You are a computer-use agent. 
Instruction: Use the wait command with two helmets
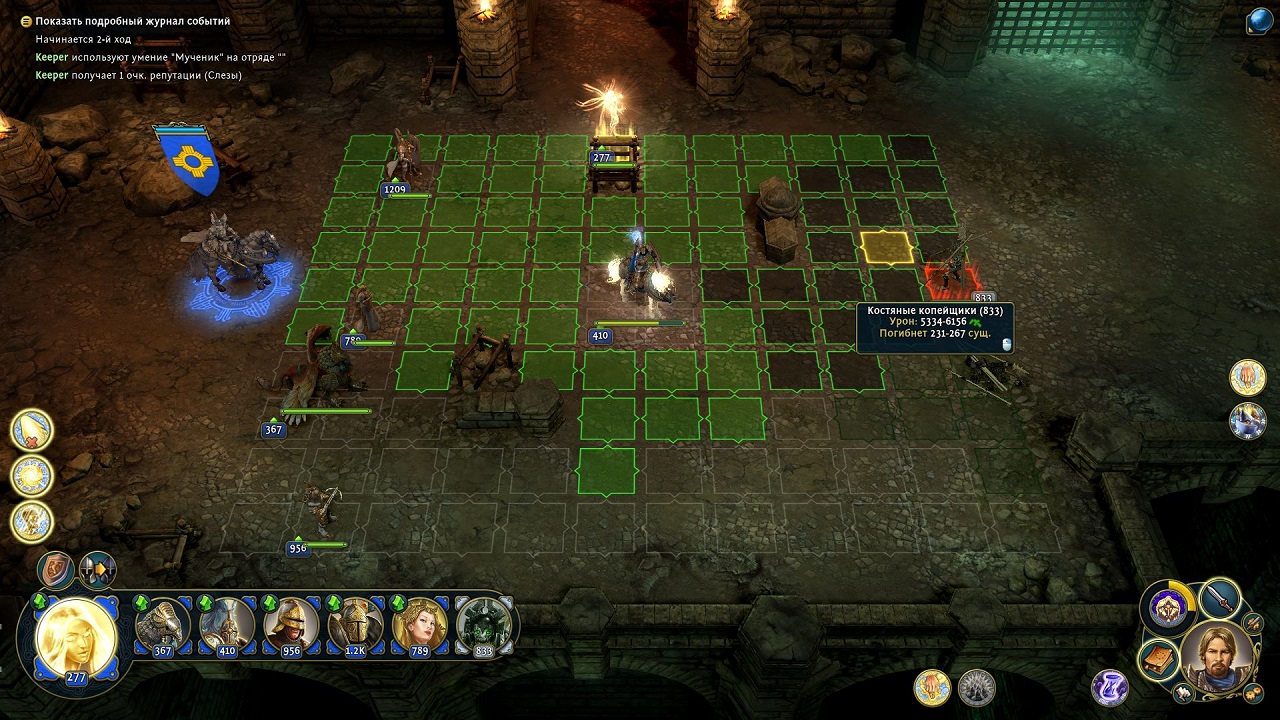[98, 570]
